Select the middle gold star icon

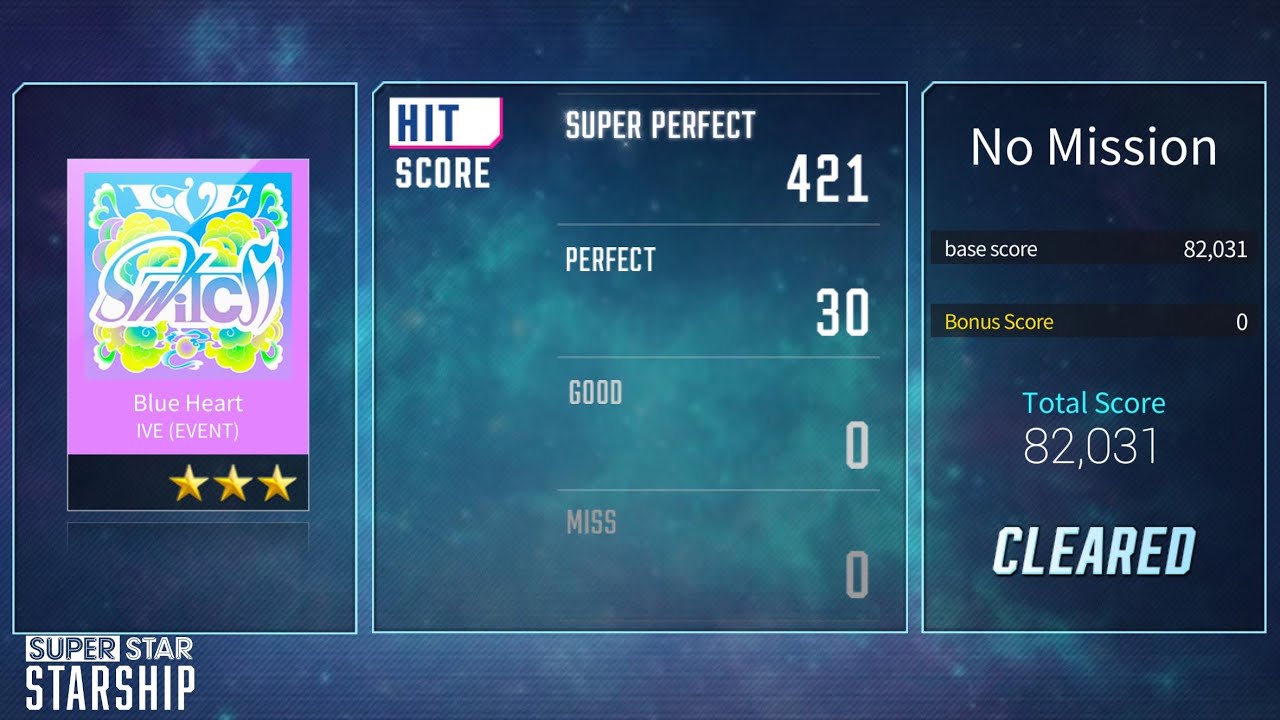[x=234, y=481]
